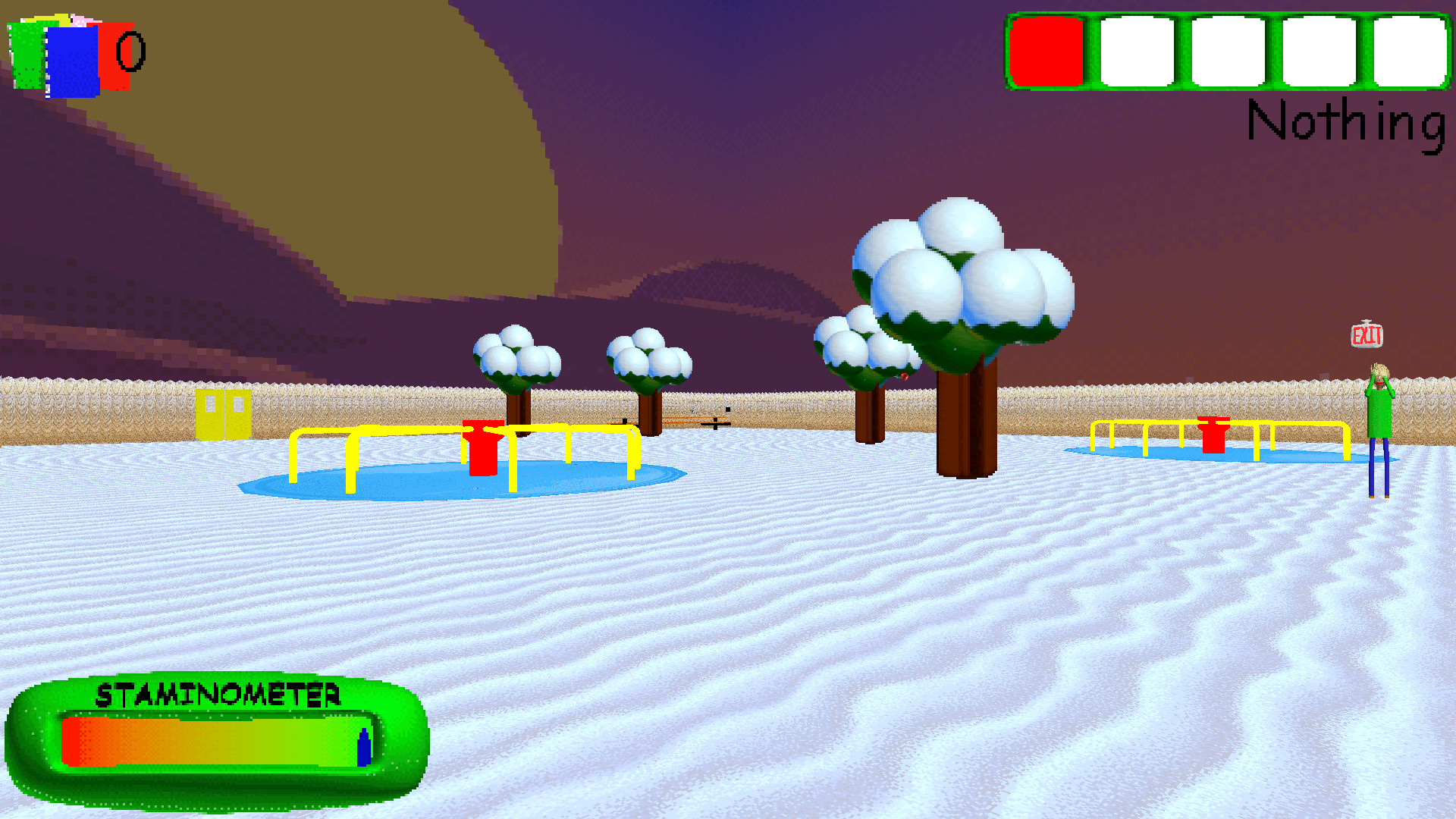Select the red first inventory slot

tap(1048, 51)
